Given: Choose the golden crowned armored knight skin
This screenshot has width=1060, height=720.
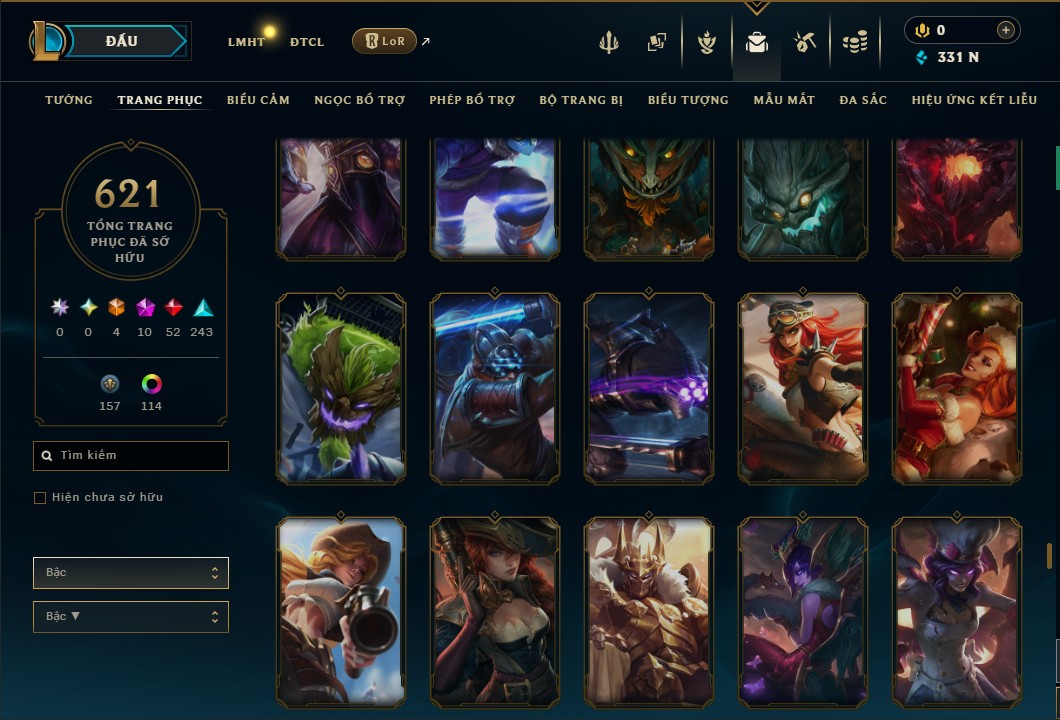Looking at the screenshot, I should pos(649,611).
